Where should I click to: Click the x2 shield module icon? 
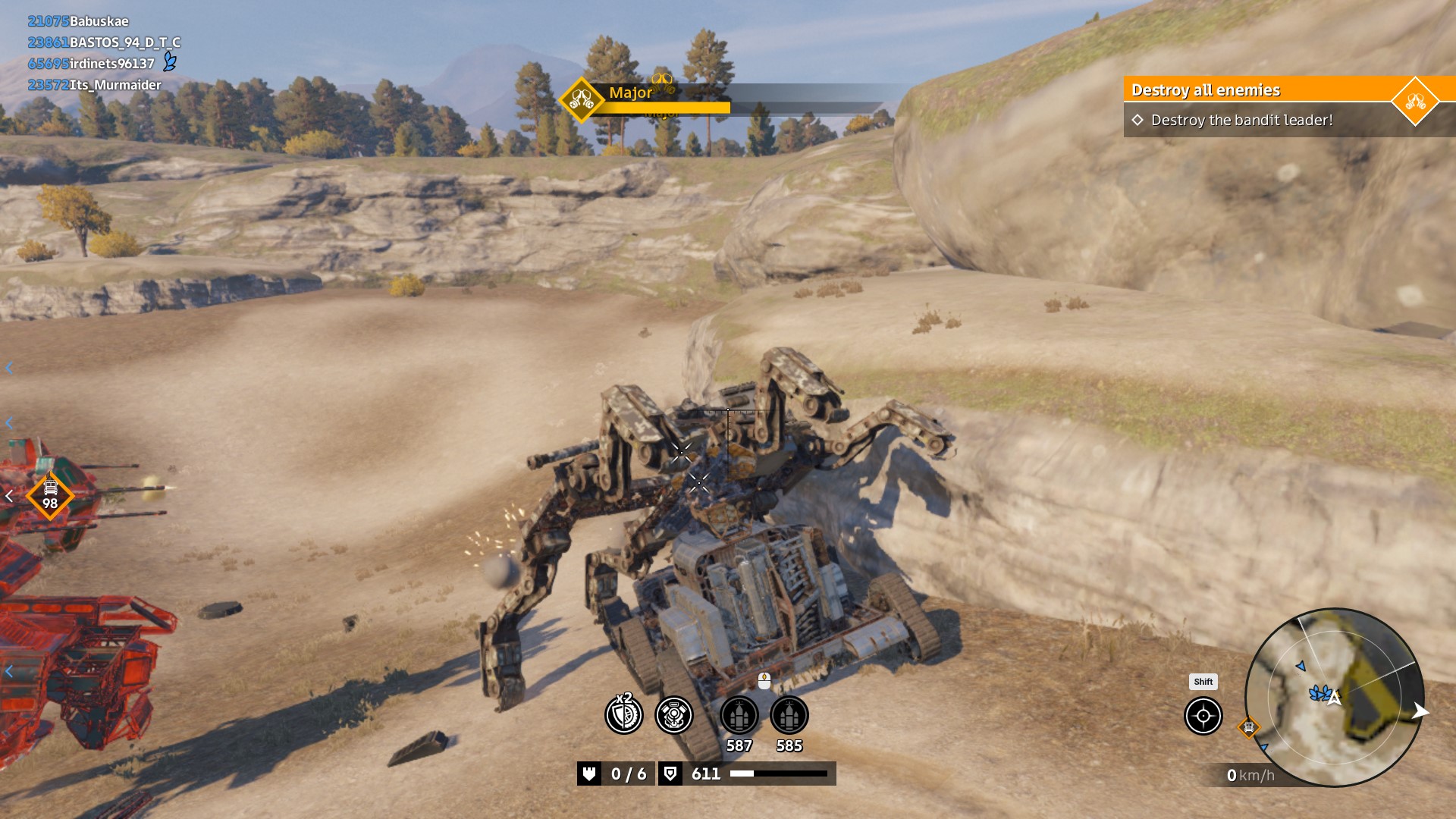coord(623,714)
